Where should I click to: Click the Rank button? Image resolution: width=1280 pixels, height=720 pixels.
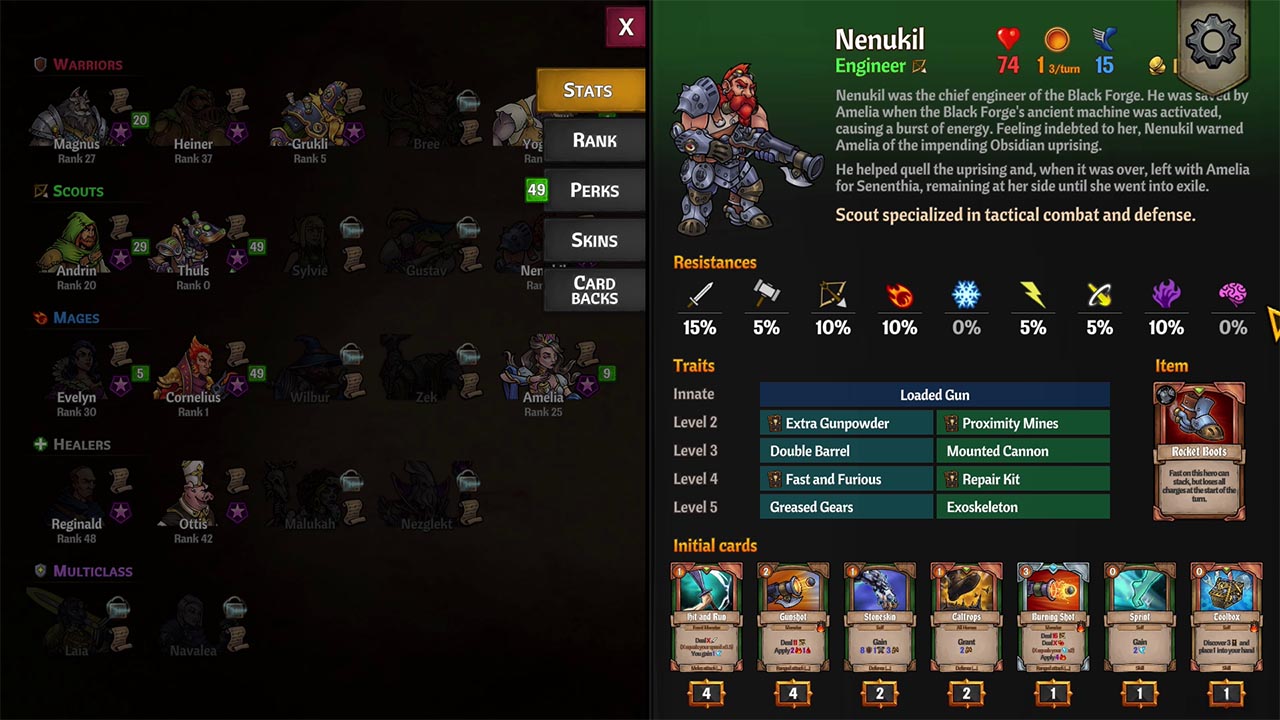[594, 140]
